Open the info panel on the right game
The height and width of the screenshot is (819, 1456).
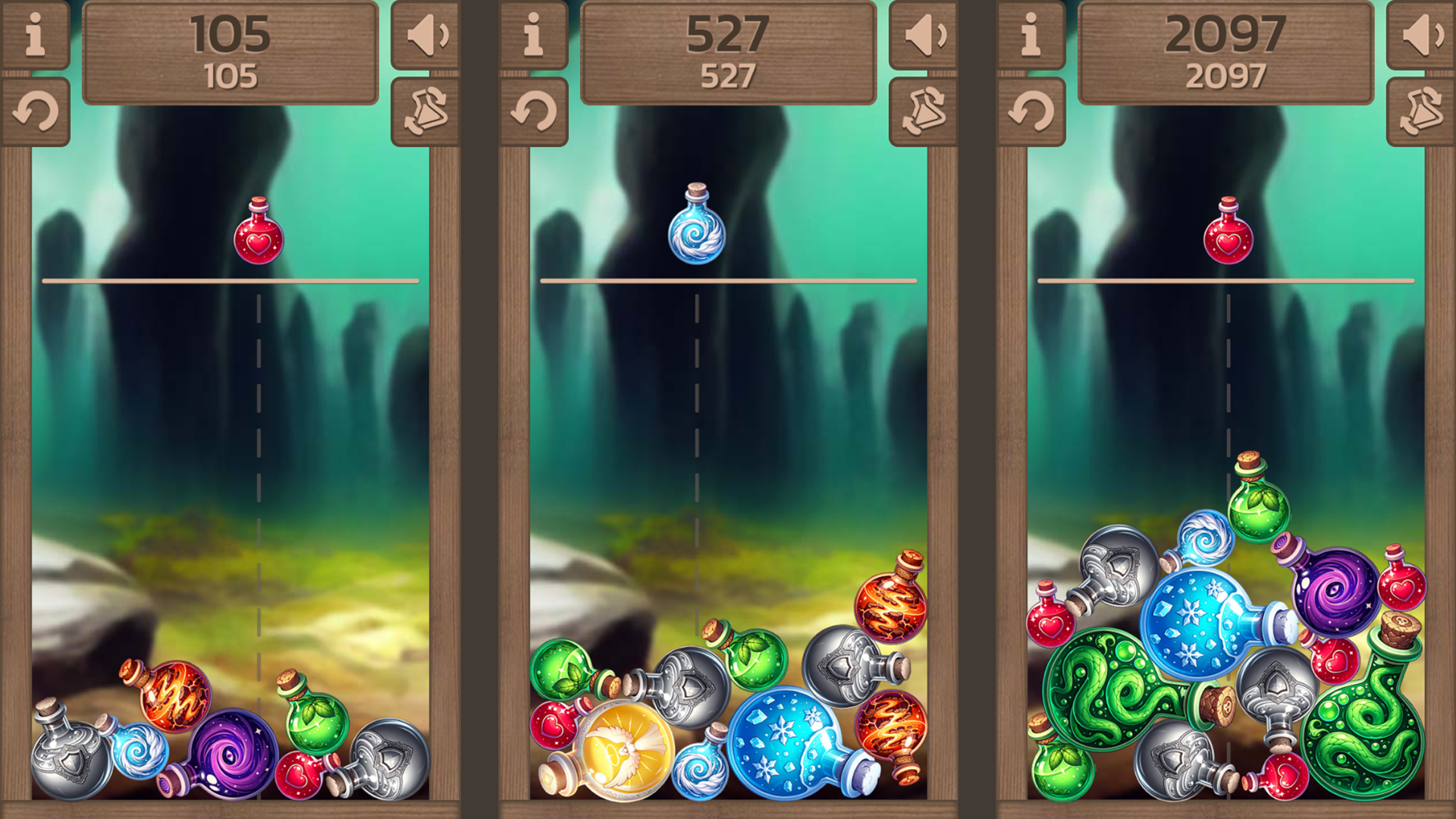click(1032, 36)
